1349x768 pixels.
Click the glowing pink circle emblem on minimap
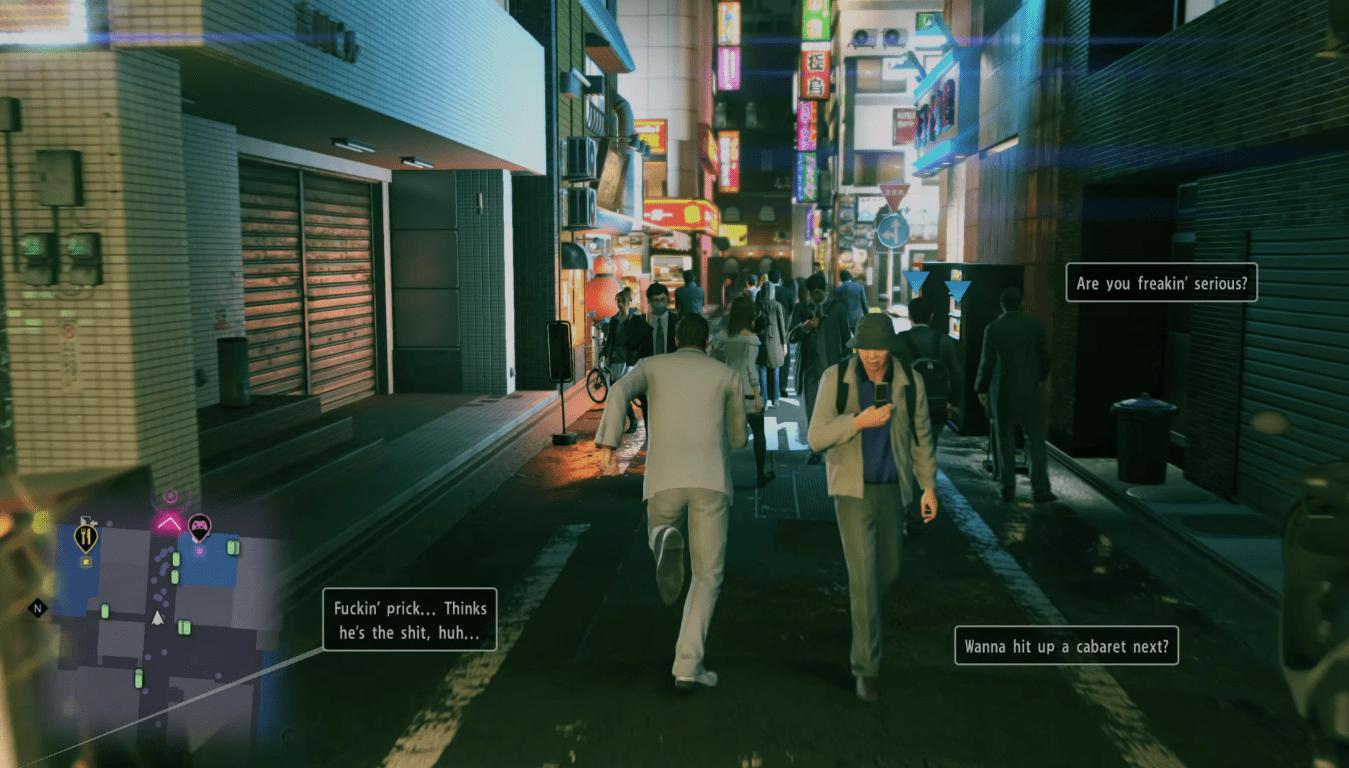point(170,495)
